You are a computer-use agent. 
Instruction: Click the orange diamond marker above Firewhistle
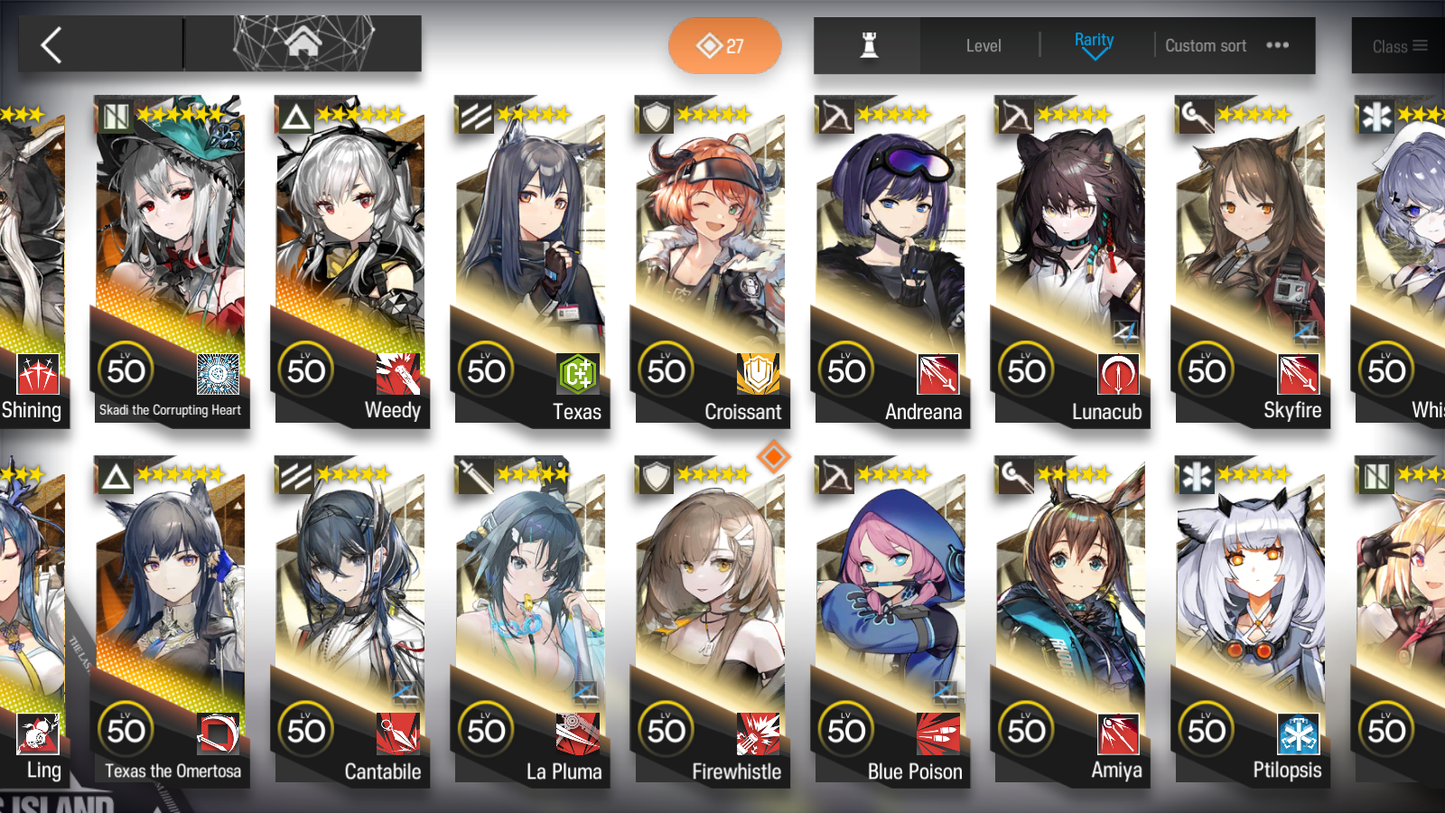[x=776, y=457]
